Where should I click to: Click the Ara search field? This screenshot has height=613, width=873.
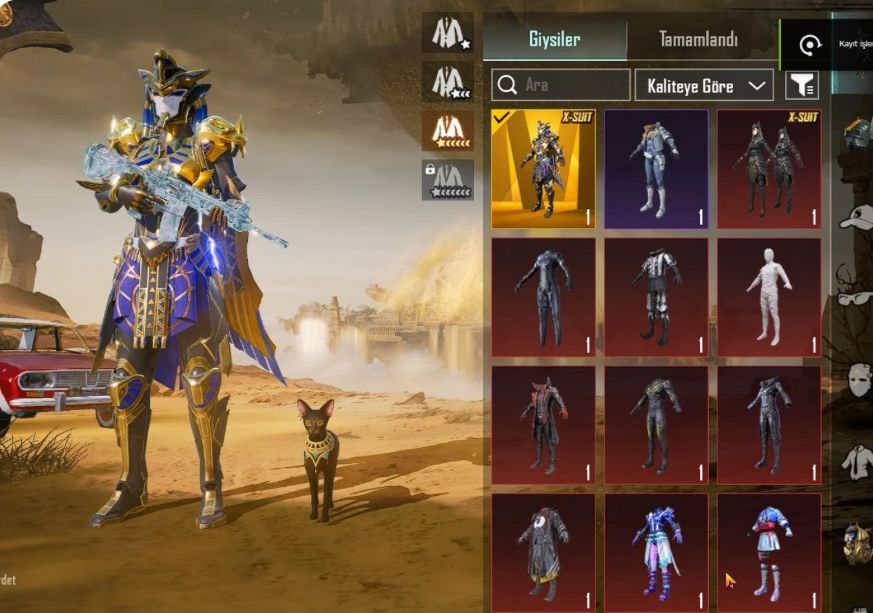(561, 85)
